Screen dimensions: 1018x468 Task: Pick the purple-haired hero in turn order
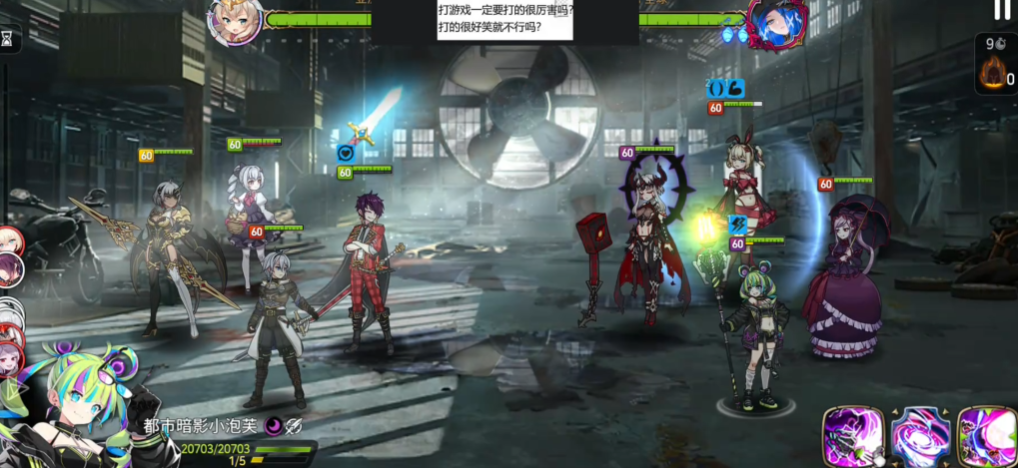[x=9, y=267]
